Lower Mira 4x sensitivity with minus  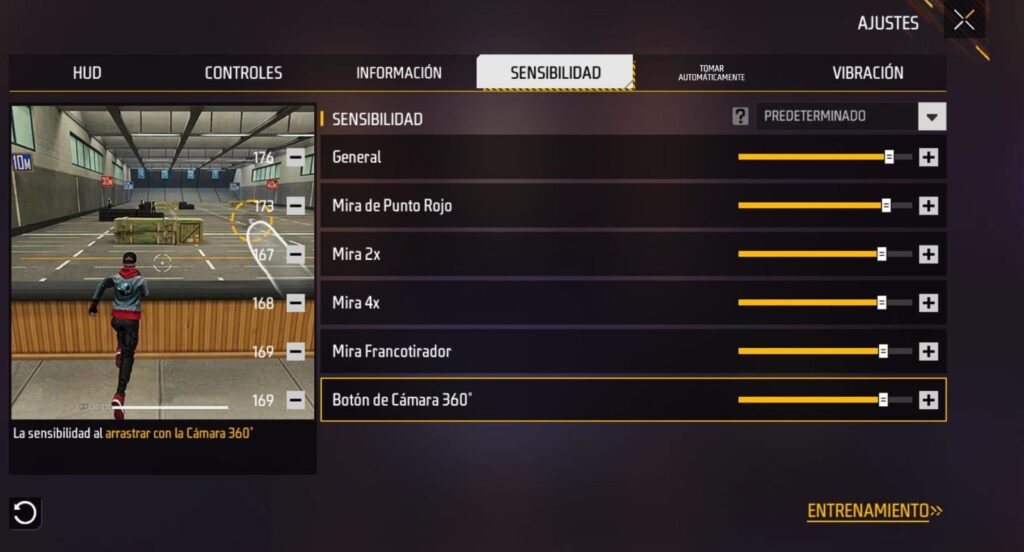[296, 303]
